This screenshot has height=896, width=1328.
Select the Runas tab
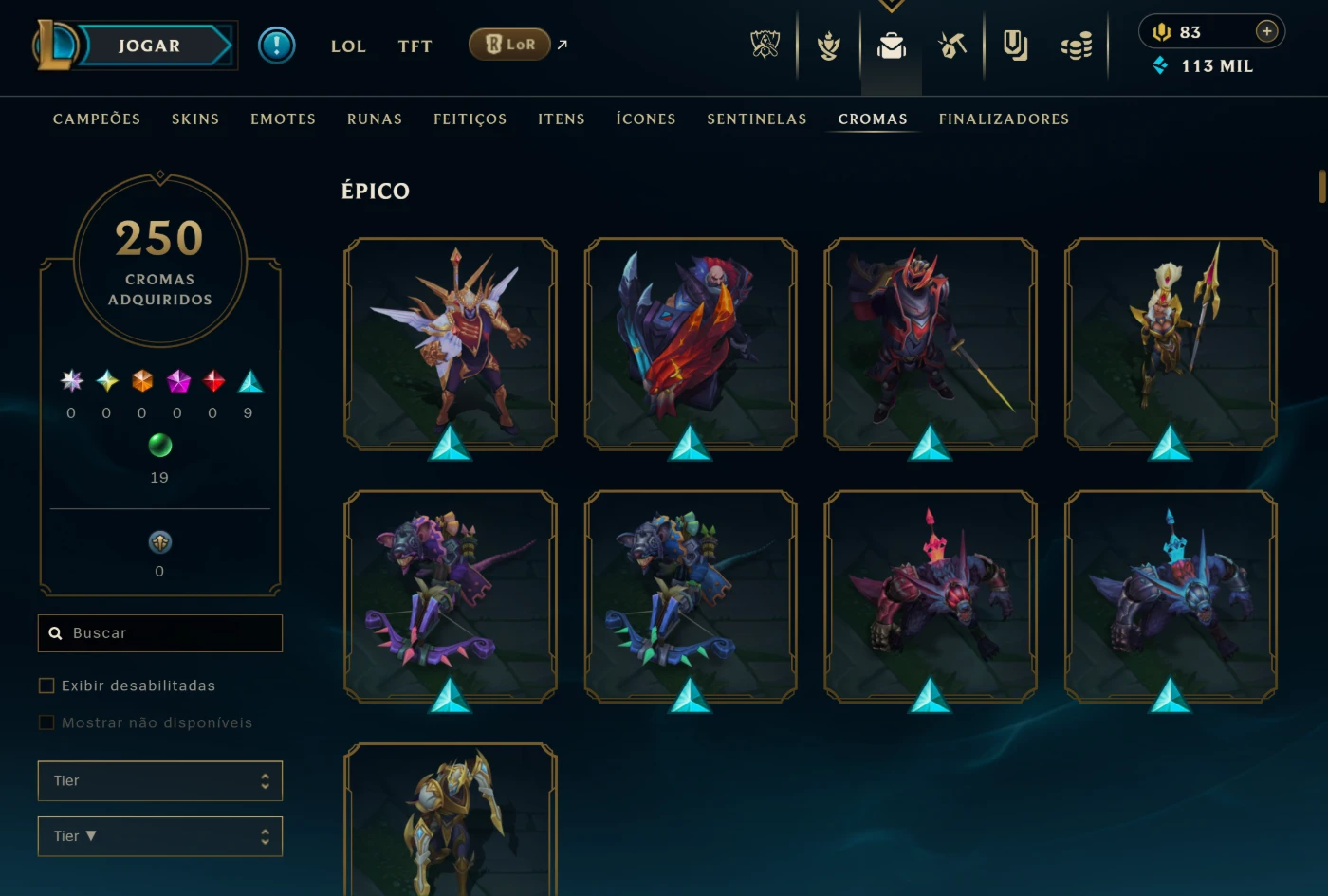coord(375,119)
